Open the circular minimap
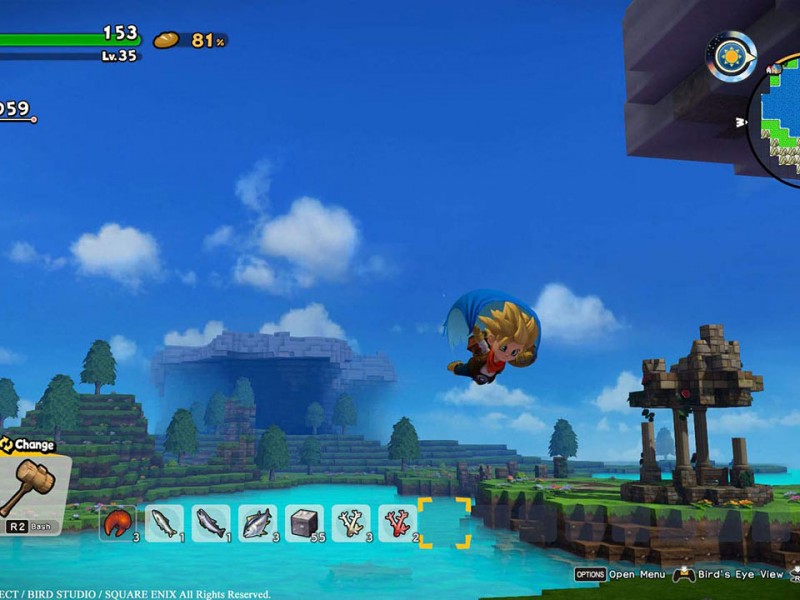Image resolution: width=800 pixels, height=600 pixels. point(781,122)
